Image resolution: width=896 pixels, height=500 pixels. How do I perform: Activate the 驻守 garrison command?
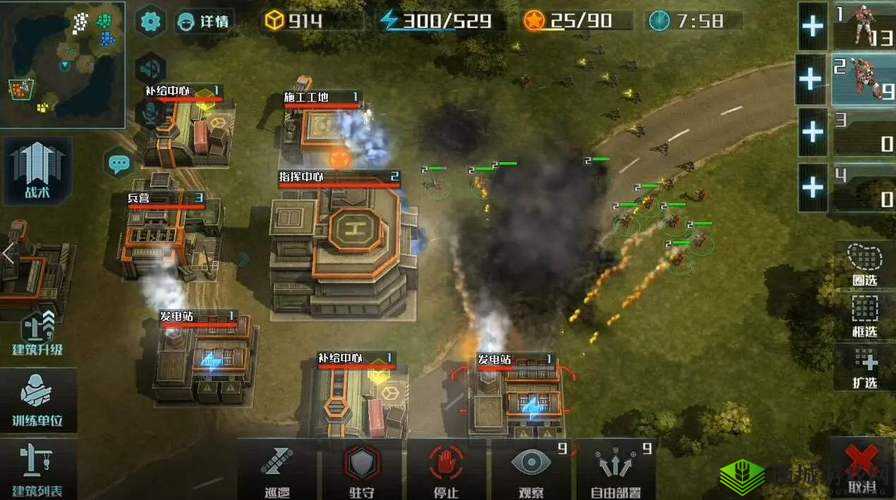pyautogui.click(x=362, y=468)
